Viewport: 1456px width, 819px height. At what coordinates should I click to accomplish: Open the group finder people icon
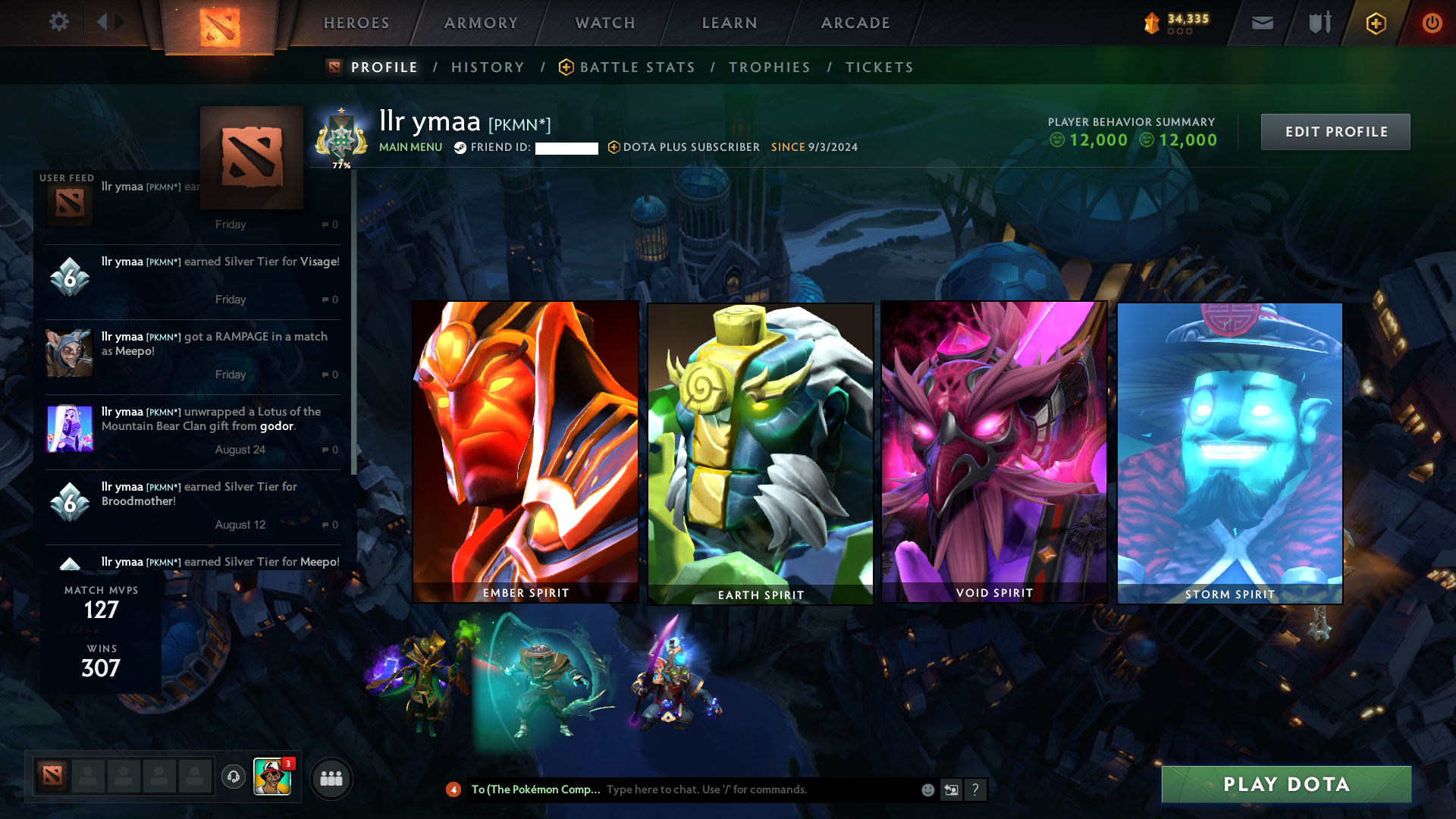[x=331, y=778]
